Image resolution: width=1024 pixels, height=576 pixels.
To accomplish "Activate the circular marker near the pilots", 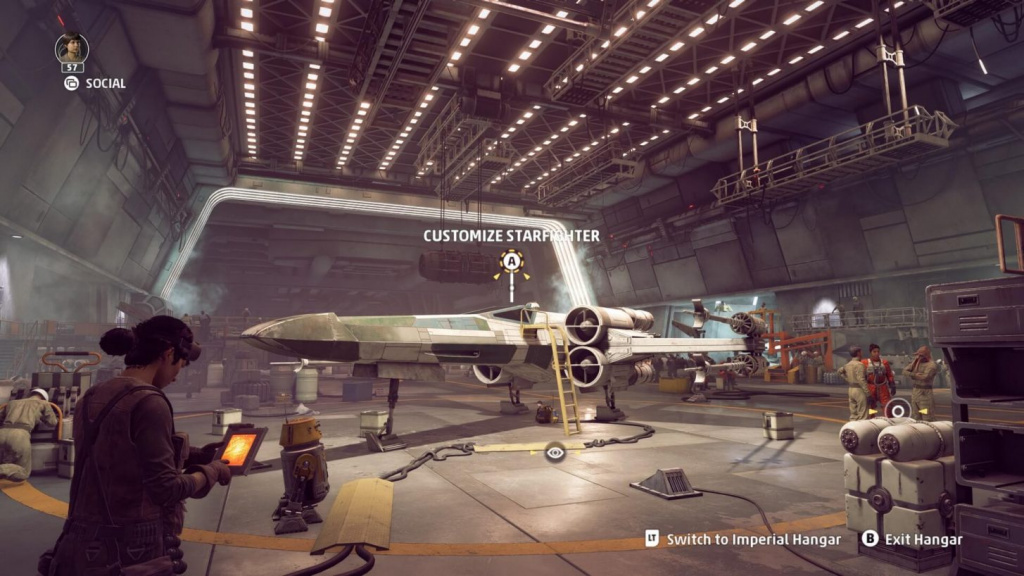I will [898, 408].
